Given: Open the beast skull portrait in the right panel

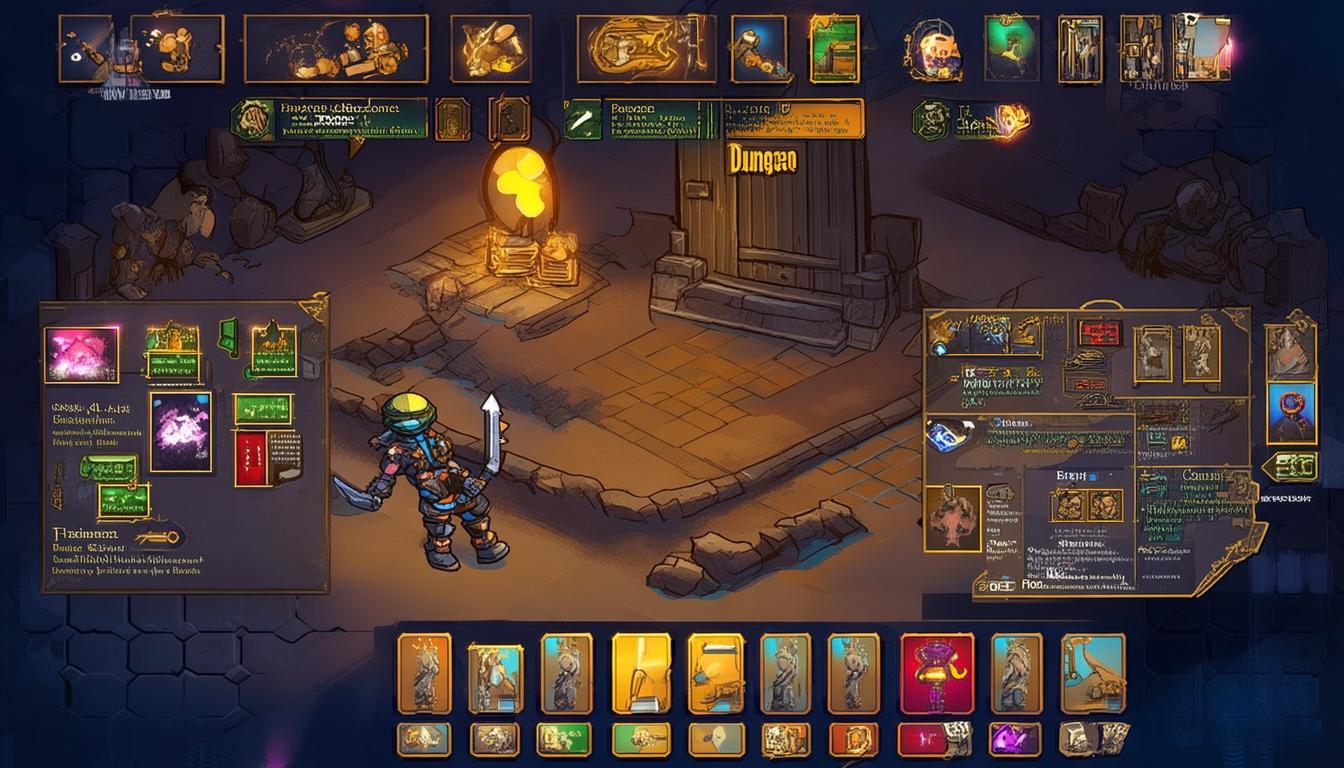Looking at the screenshot, I should pyautogui.click(x=951, y=518).
